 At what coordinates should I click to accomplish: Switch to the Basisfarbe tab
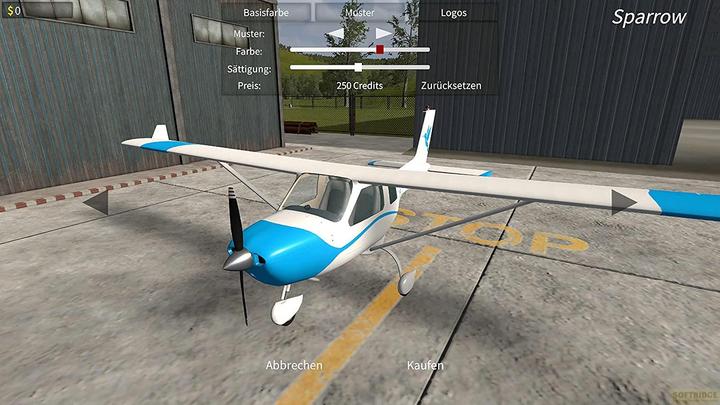[x=266, y=14]
